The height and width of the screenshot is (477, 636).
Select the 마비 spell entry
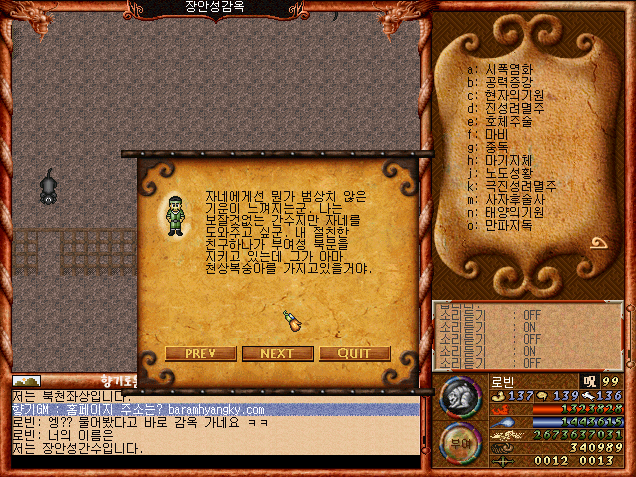click(x=497, y=134)
